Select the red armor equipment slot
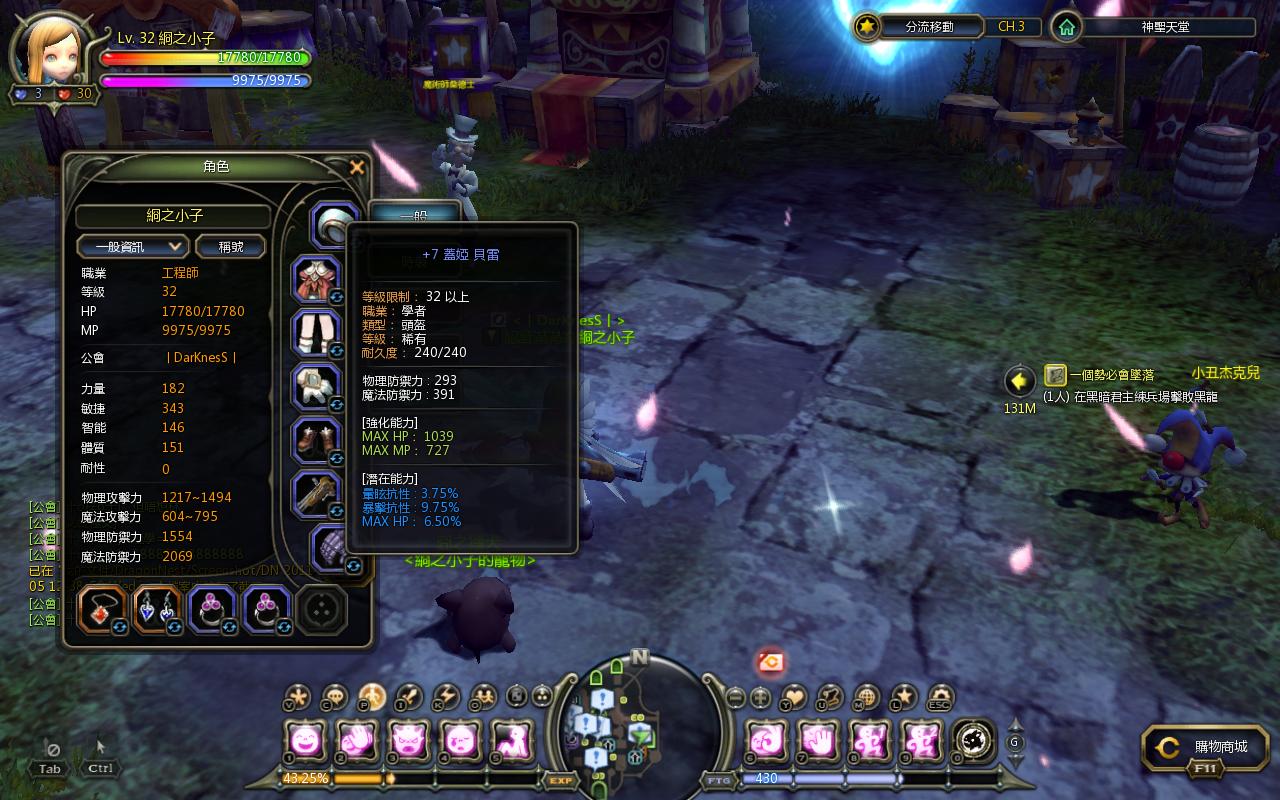This screenshot has width=1280, height=800. tap(317, 279)
